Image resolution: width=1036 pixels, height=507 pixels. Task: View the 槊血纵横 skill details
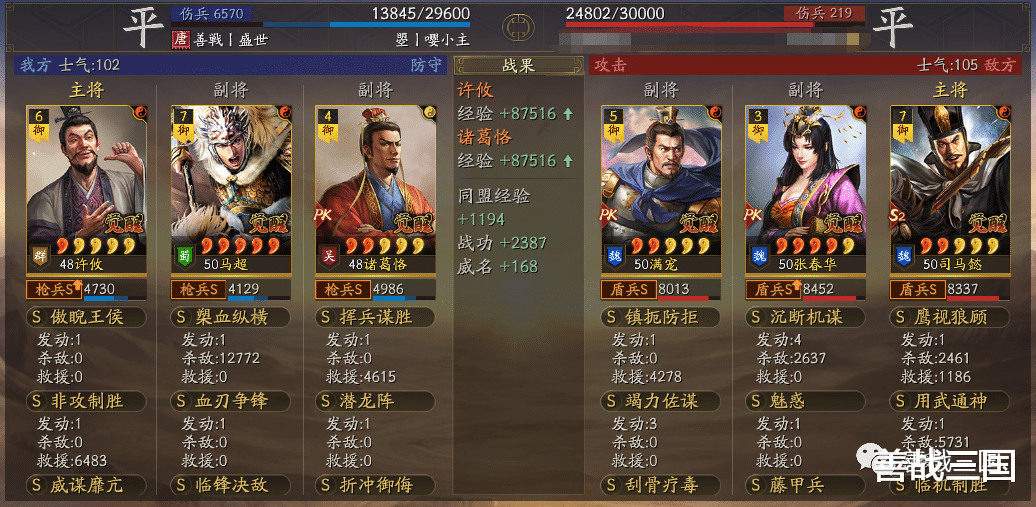(231, 317)
